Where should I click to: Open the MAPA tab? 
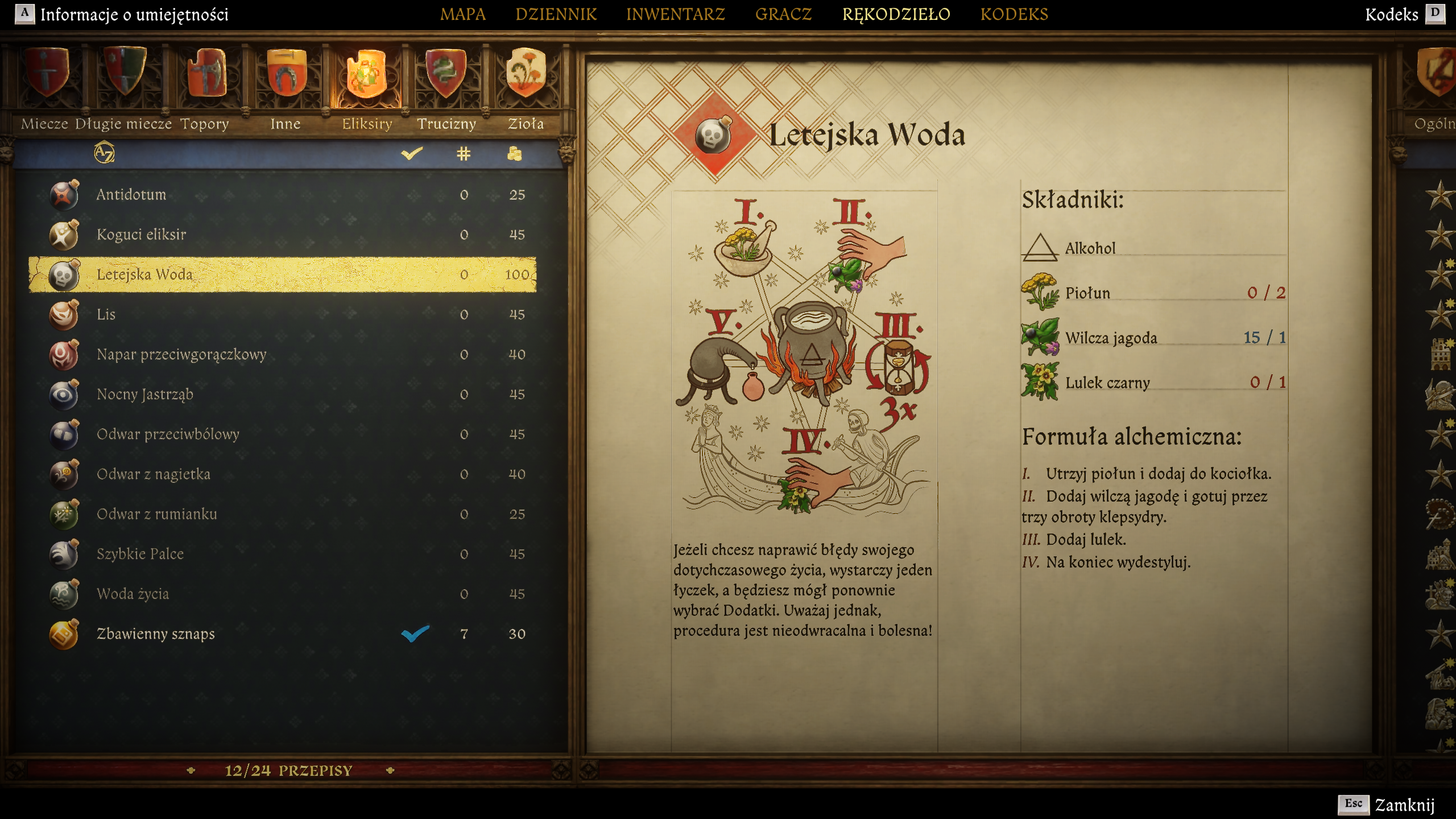462,14
